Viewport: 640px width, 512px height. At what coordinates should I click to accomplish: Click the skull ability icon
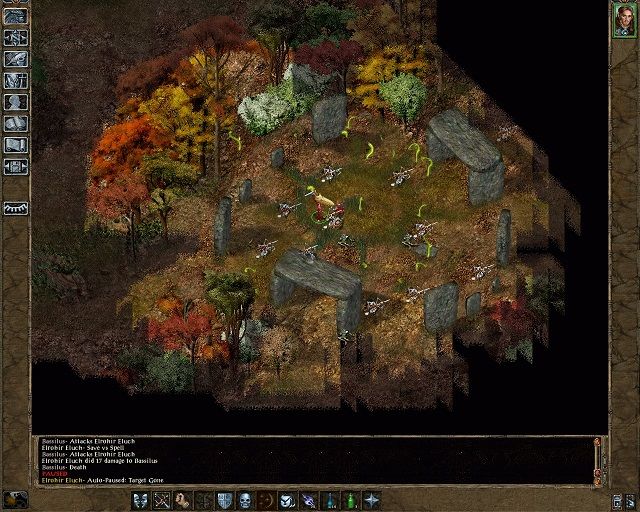coord(245,500)
